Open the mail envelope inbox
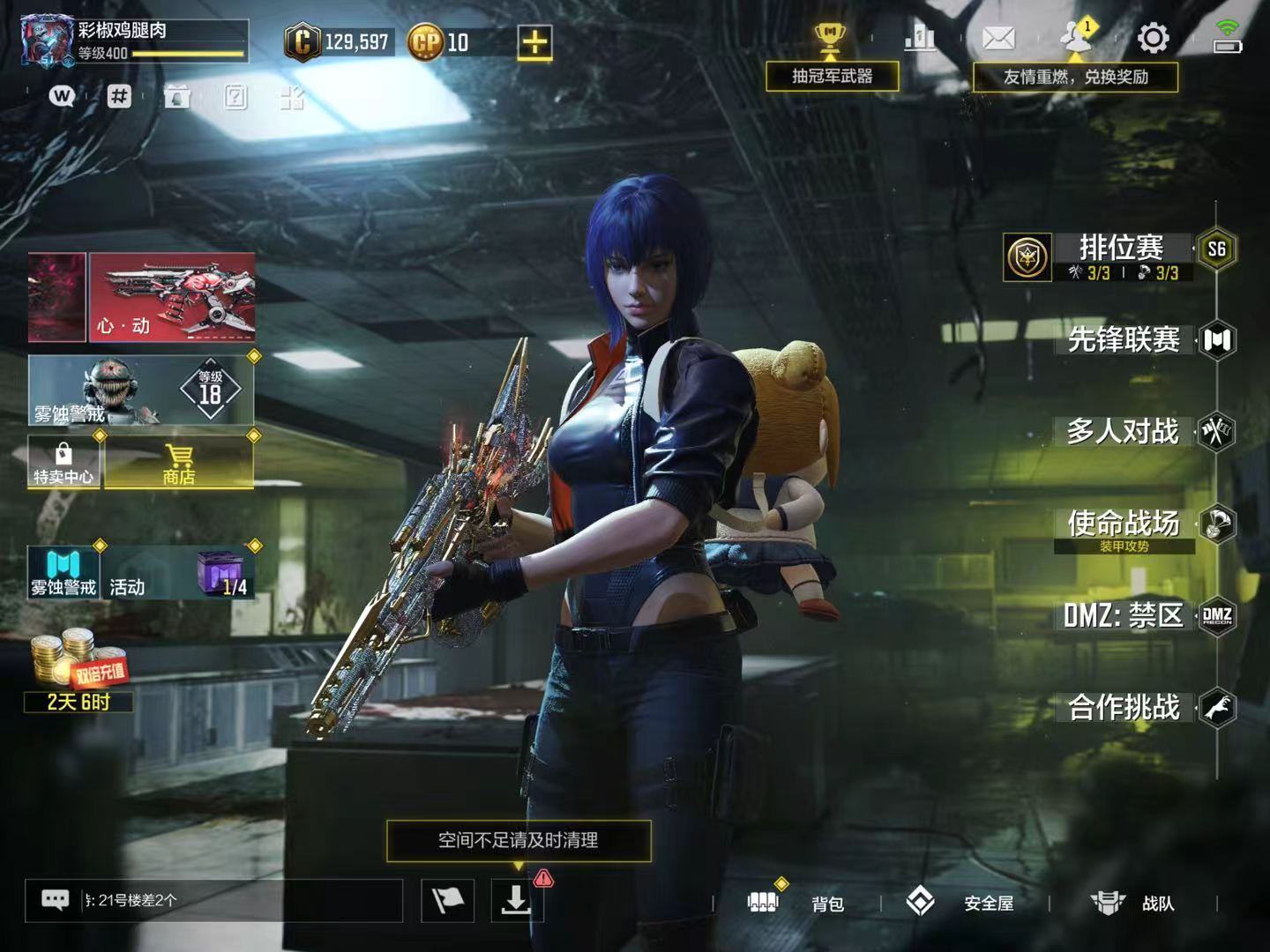Image resolution: width=1270 pixels, height=952 pixels. click(998, 39)
